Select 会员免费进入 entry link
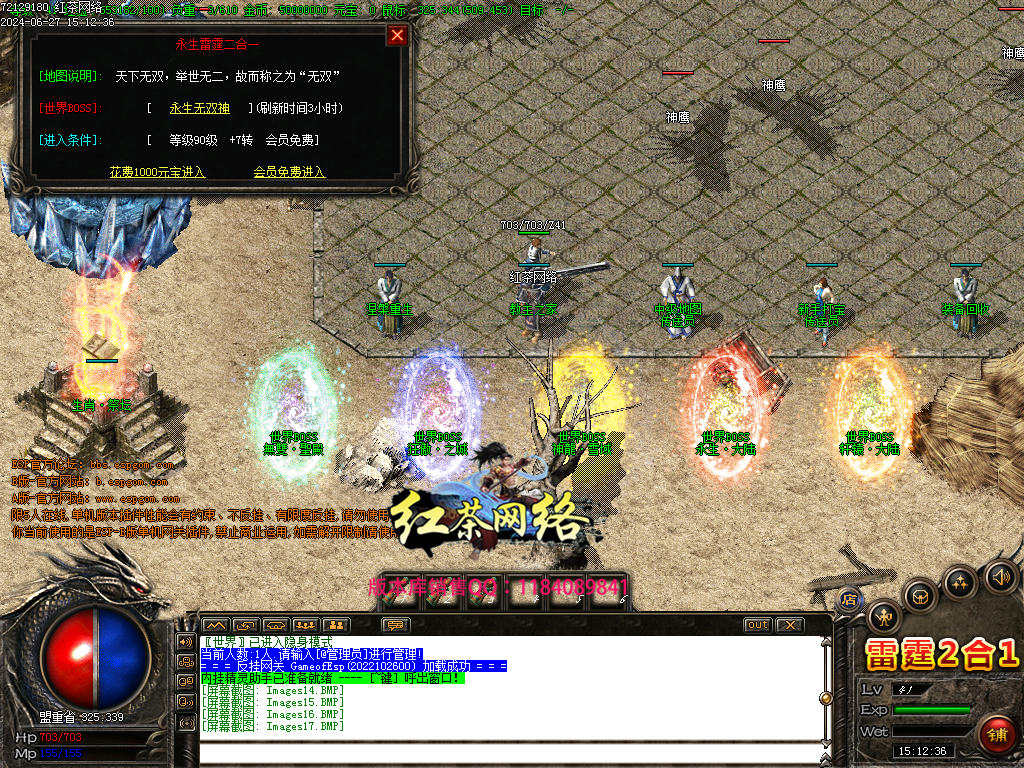 point(289,172)
